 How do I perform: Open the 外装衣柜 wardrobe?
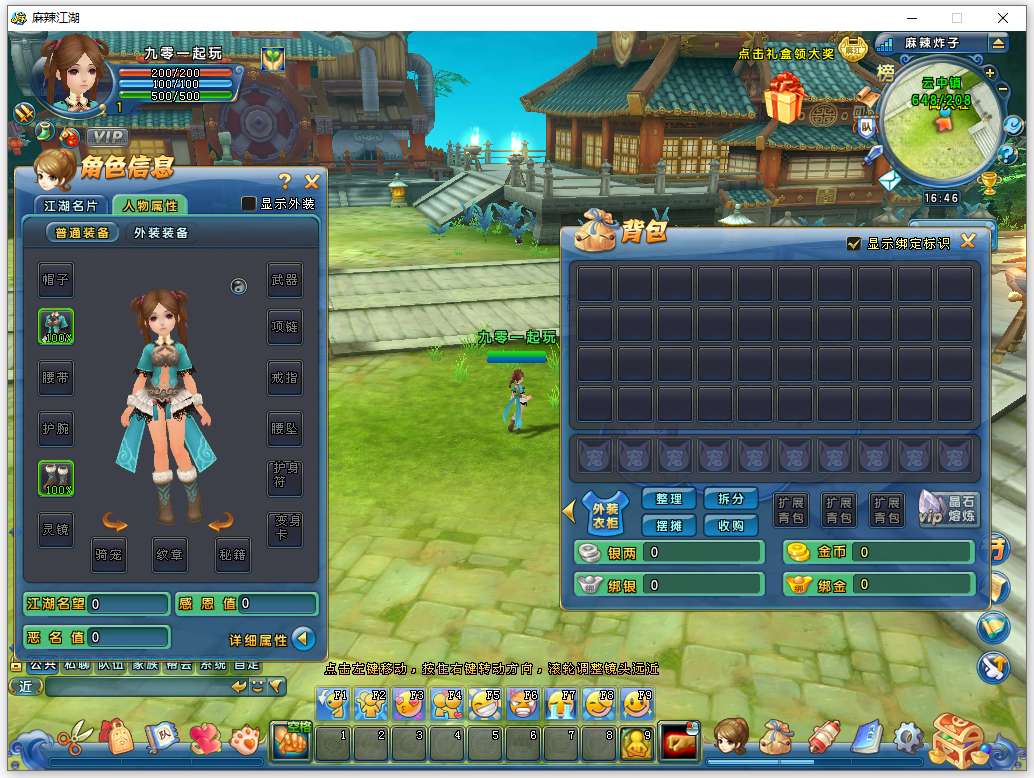pyautogui.click(x=605, y=513)
